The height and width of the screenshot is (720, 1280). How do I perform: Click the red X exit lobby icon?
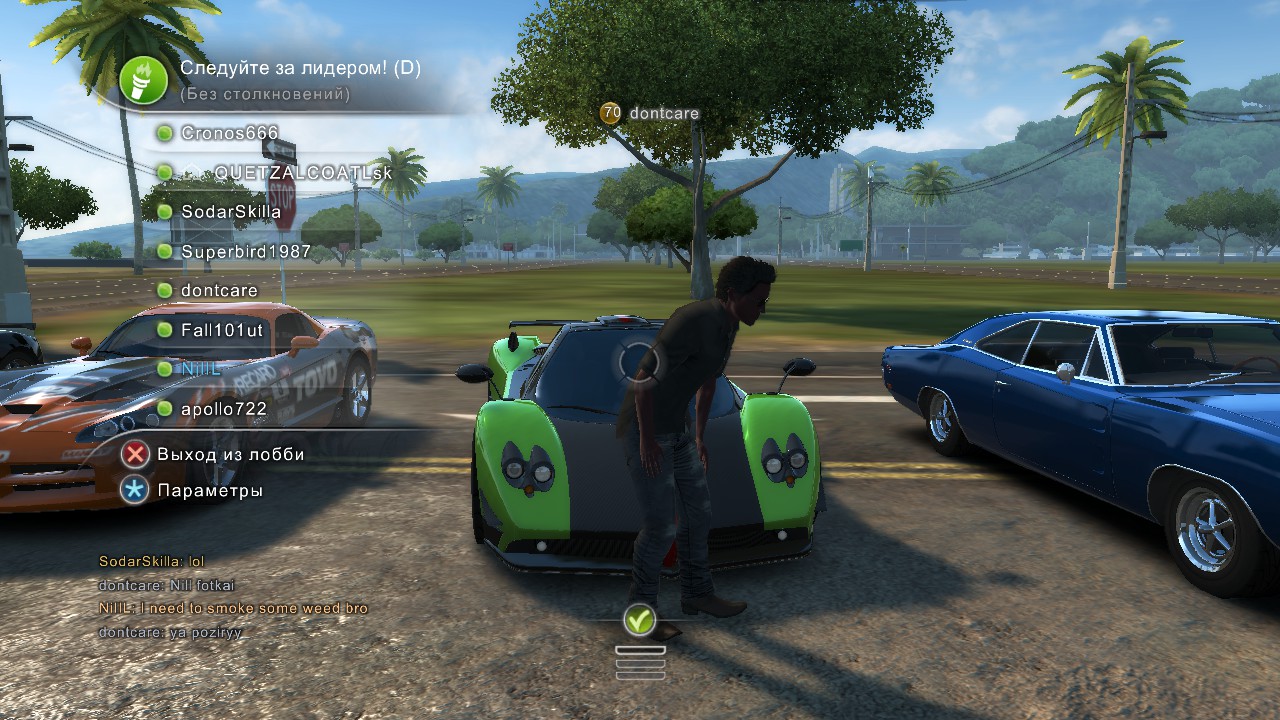(x=136, y=453)
